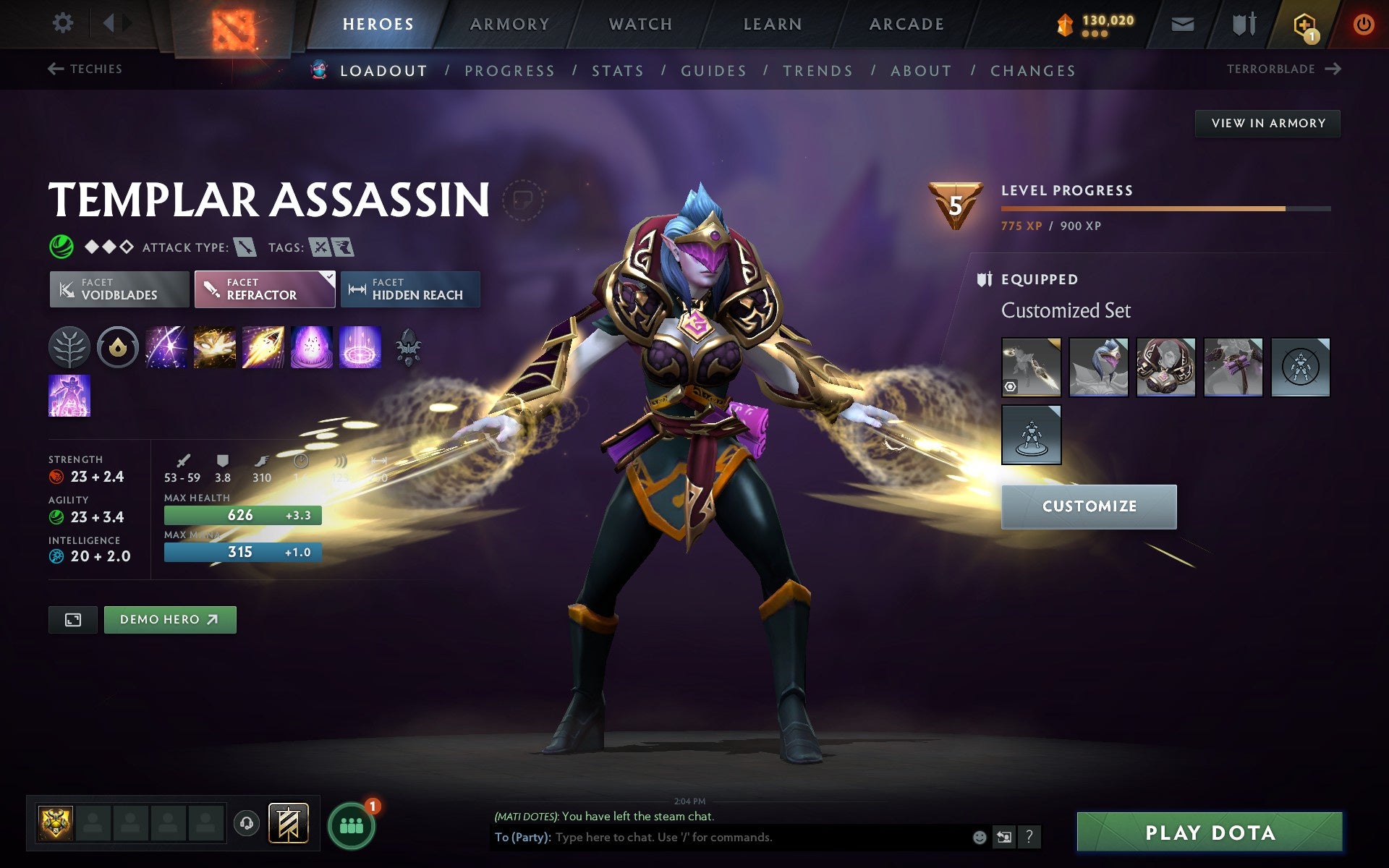Toggle the Refractor facet selection

(264, 289)
